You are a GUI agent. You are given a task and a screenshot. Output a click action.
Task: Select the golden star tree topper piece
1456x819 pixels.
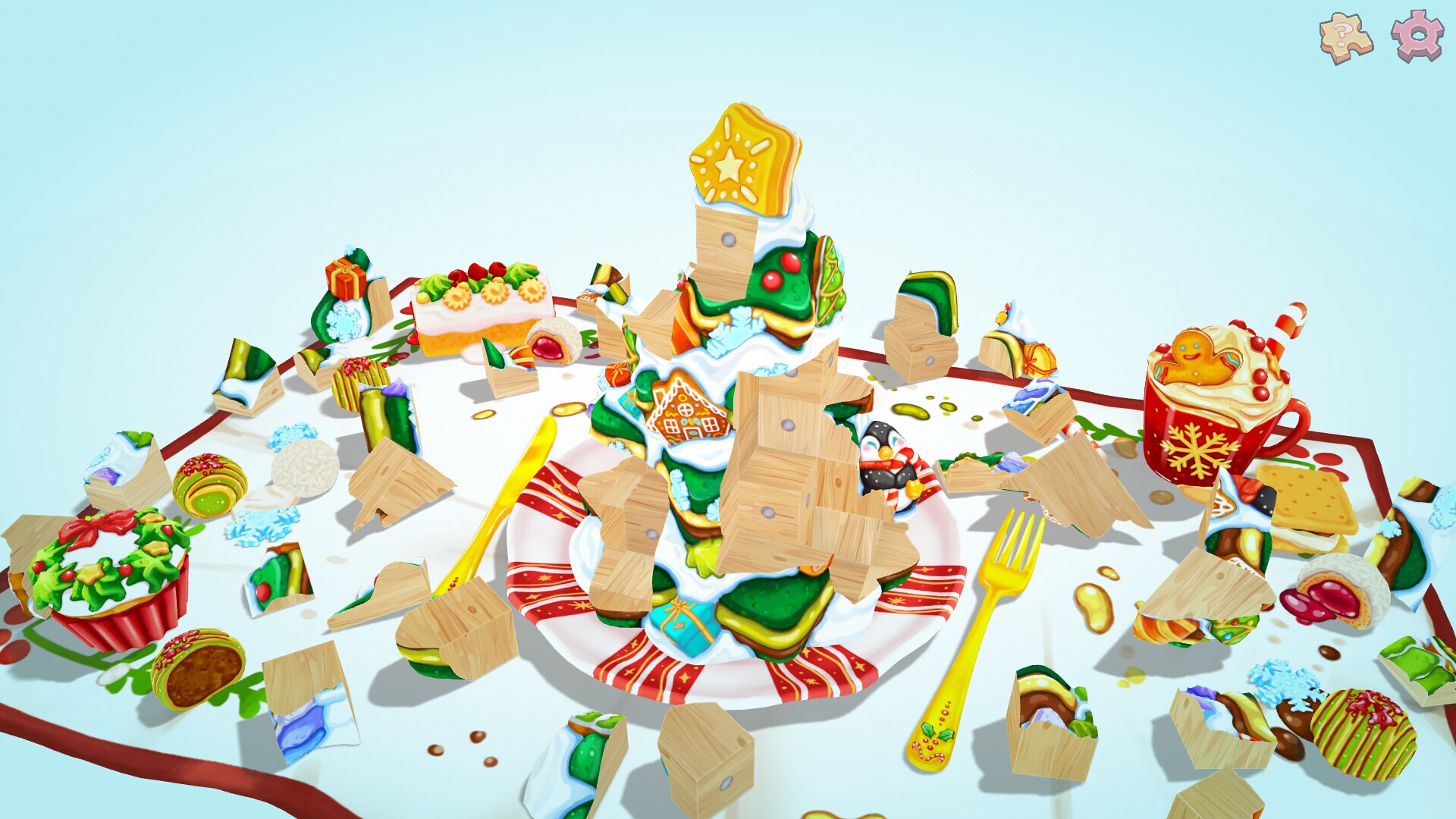coord(739,155)
